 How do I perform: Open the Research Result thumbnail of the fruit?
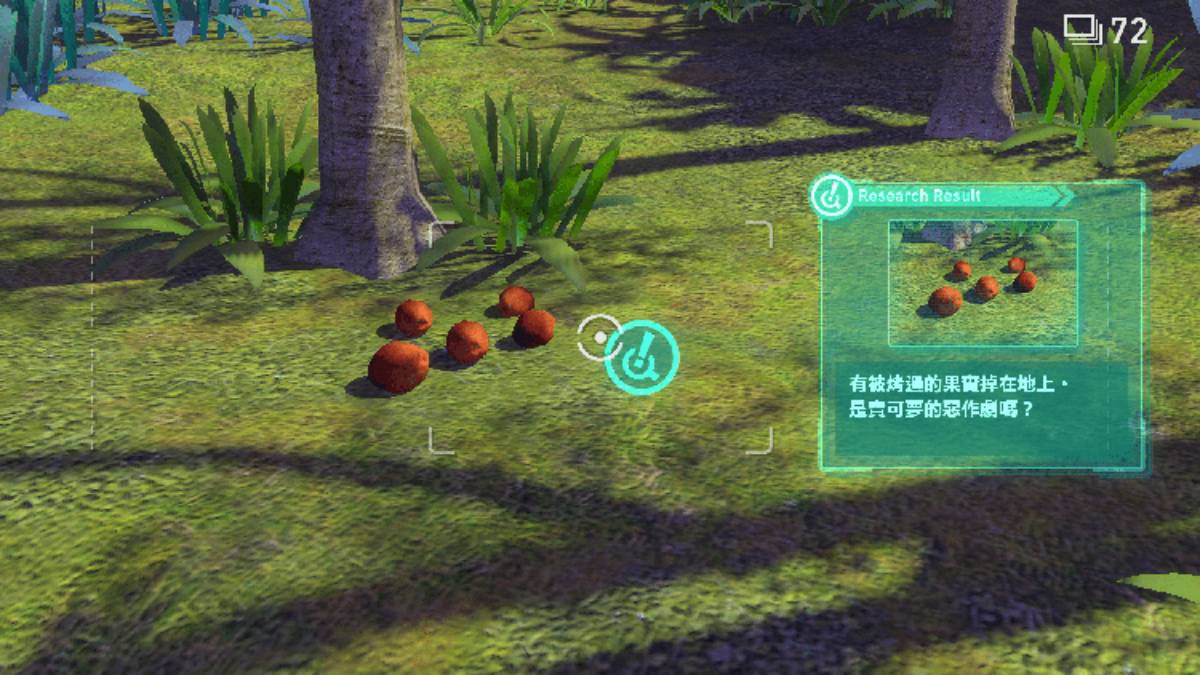(982, 283)
